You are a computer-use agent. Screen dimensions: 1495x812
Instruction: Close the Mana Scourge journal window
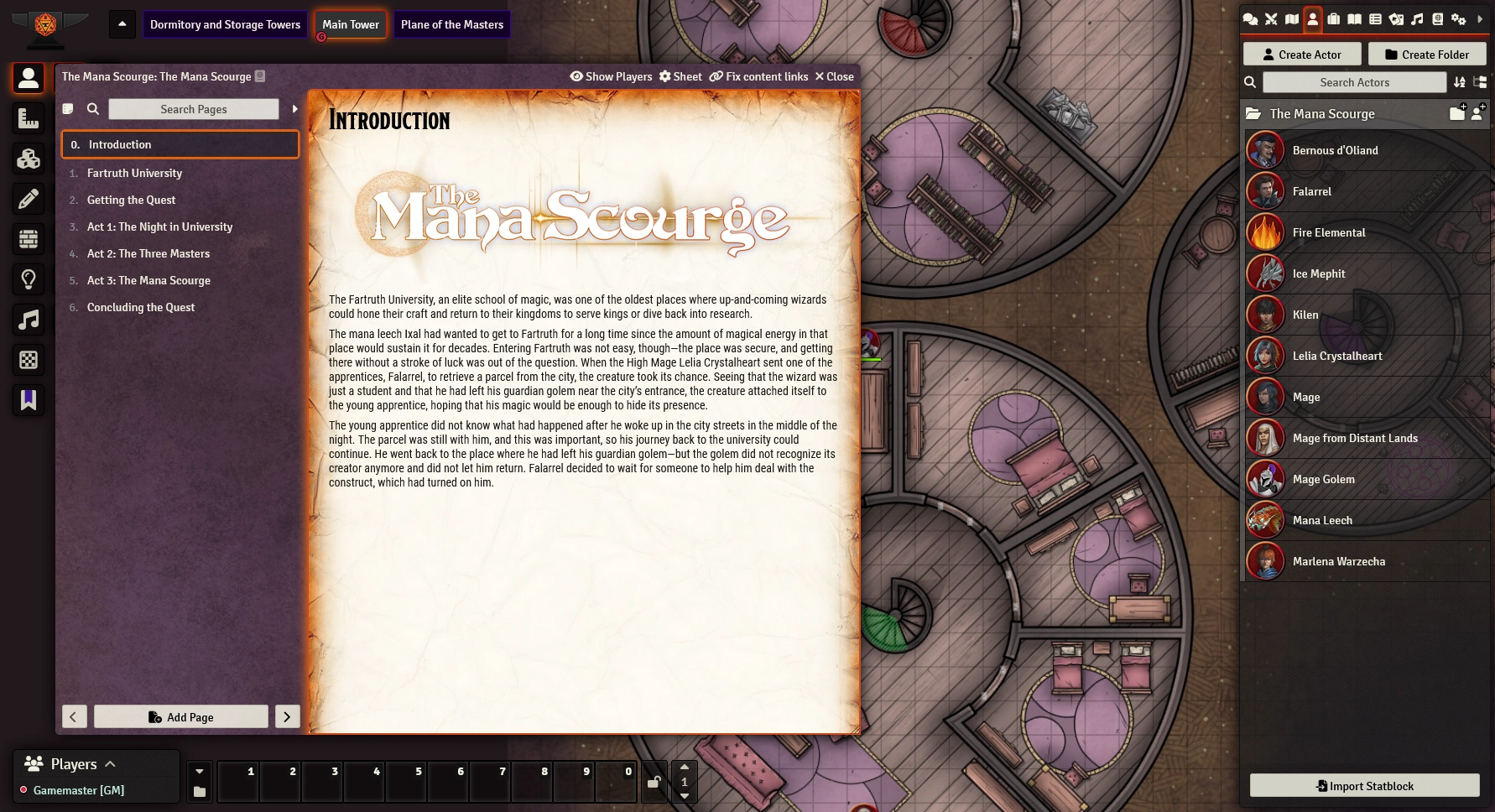click(x=834, y=76)
